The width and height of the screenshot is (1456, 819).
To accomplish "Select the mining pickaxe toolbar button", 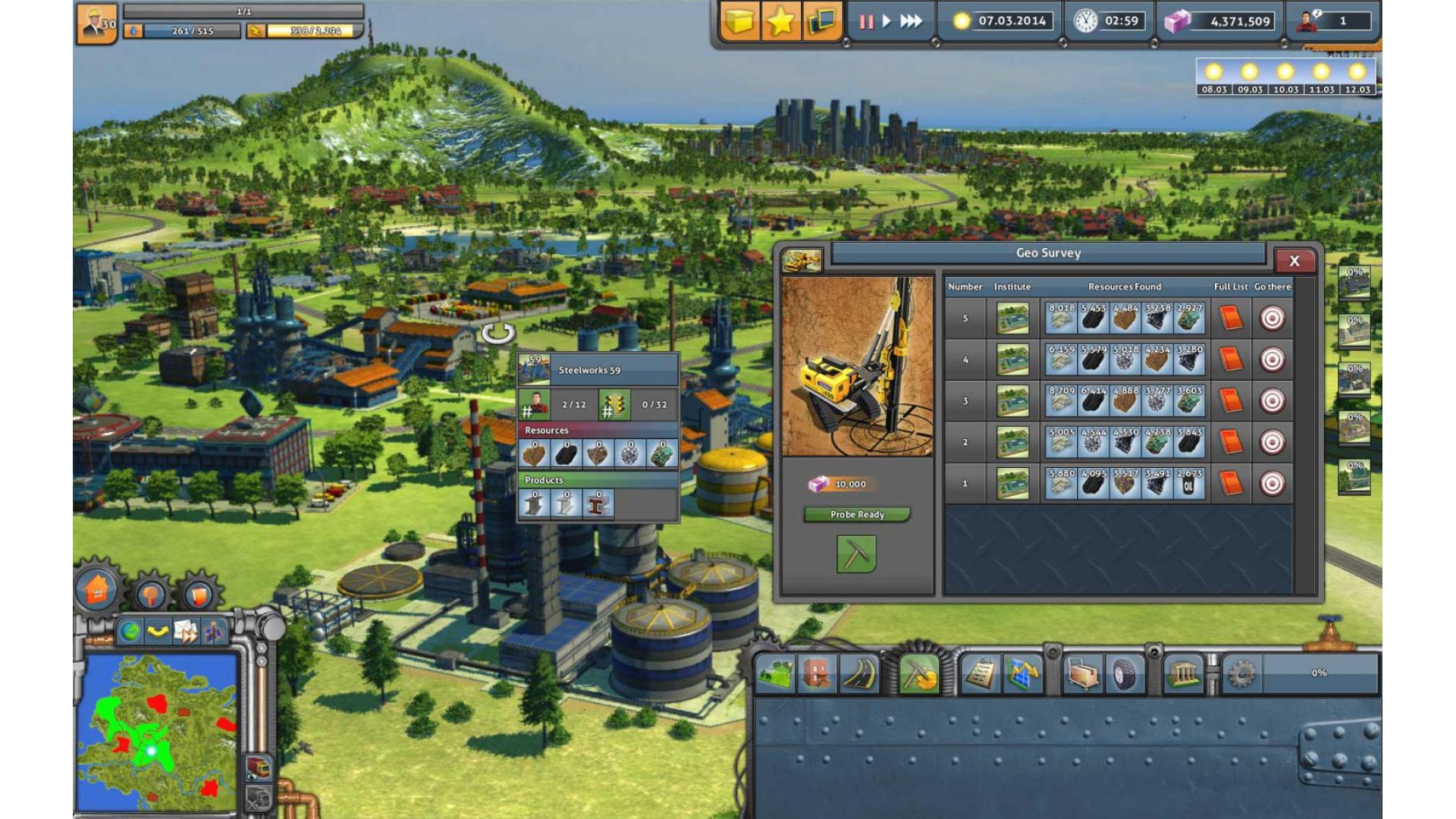I will click(919, 673).
